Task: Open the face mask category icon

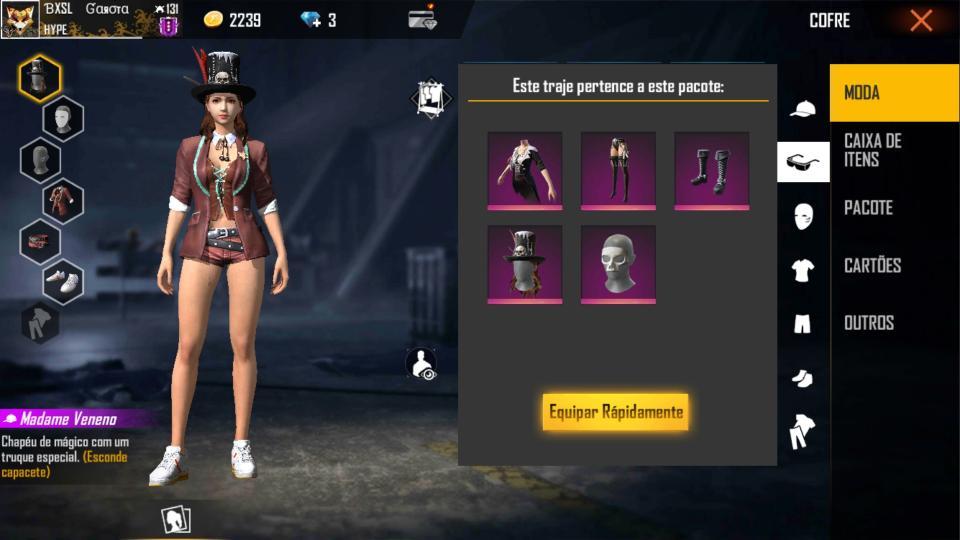Action: (803, 216)
